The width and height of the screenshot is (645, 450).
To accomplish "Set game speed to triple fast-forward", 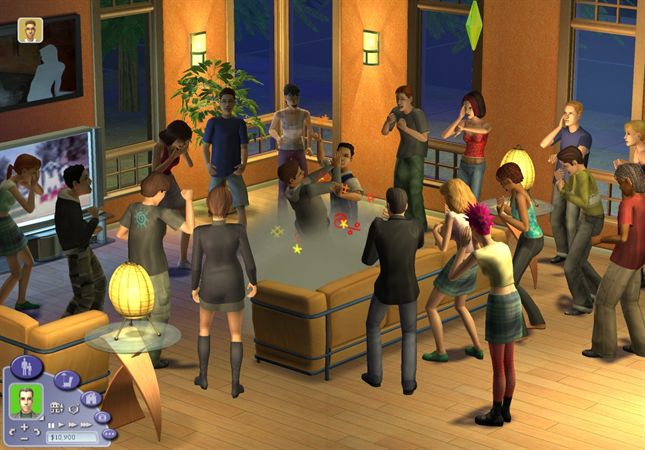I will coord(87,425).
